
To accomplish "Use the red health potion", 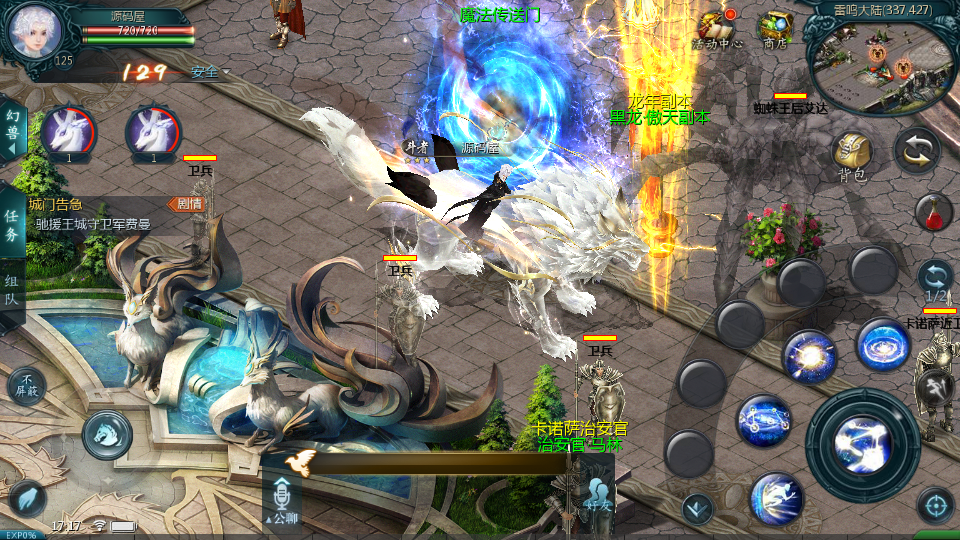I will pos(932,213).
